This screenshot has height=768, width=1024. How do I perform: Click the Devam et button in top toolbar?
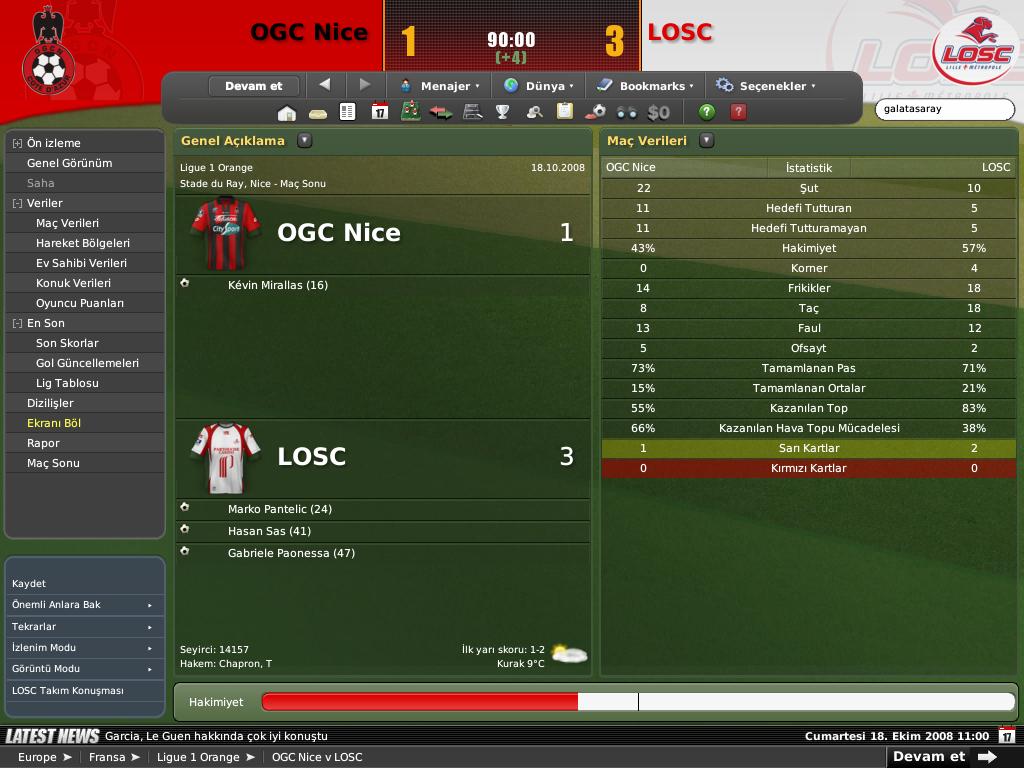click(254, 86)
